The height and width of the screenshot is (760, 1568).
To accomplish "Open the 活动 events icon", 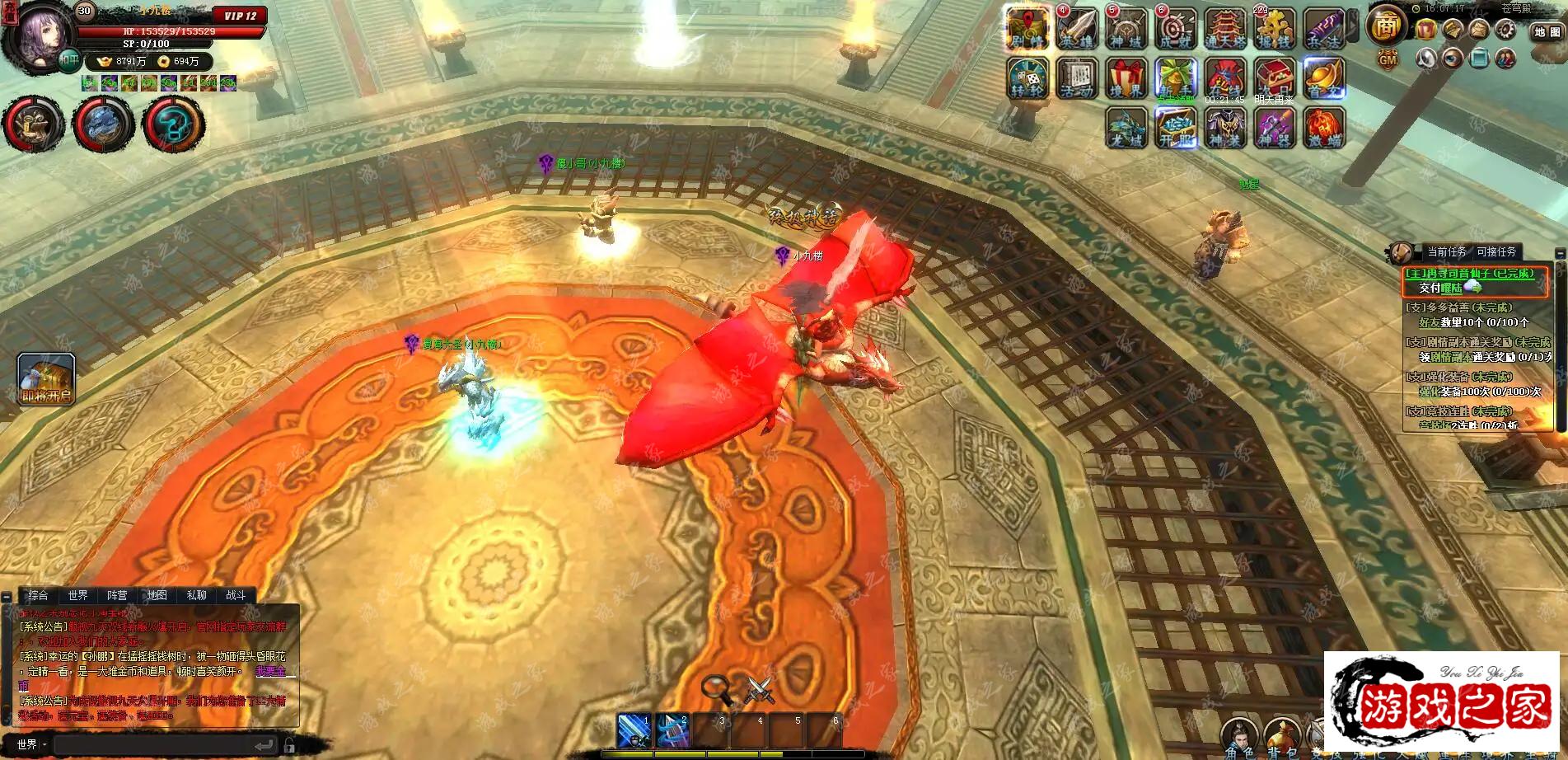I will 1077,78.
